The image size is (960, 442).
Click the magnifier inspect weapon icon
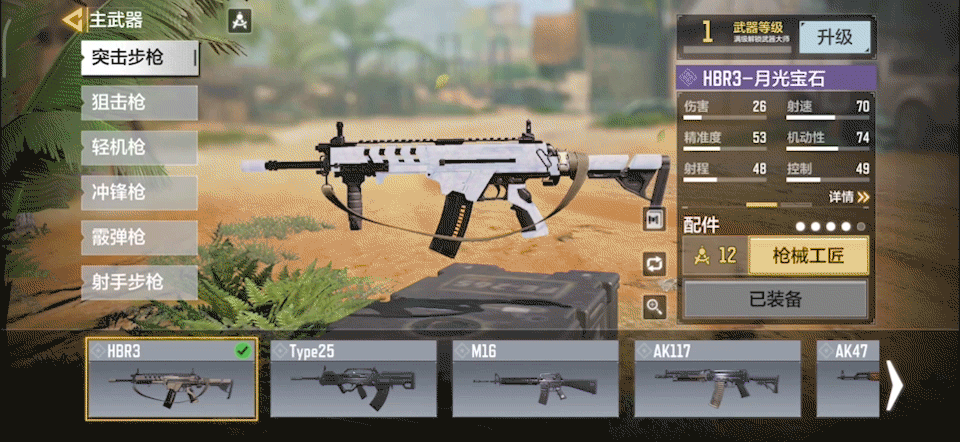pyautogui.click(x=655, y=307)
